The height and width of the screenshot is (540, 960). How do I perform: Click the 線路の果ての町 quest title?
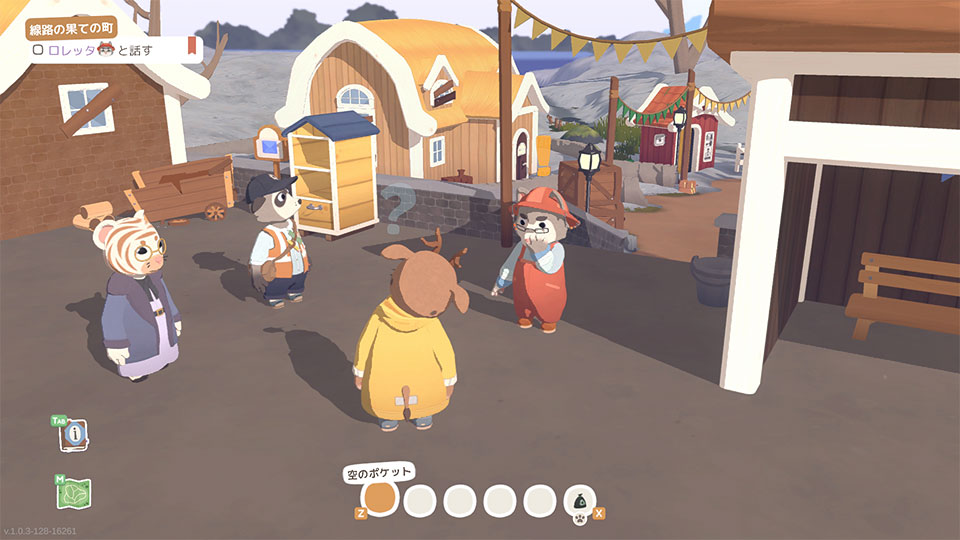point(71,26)
